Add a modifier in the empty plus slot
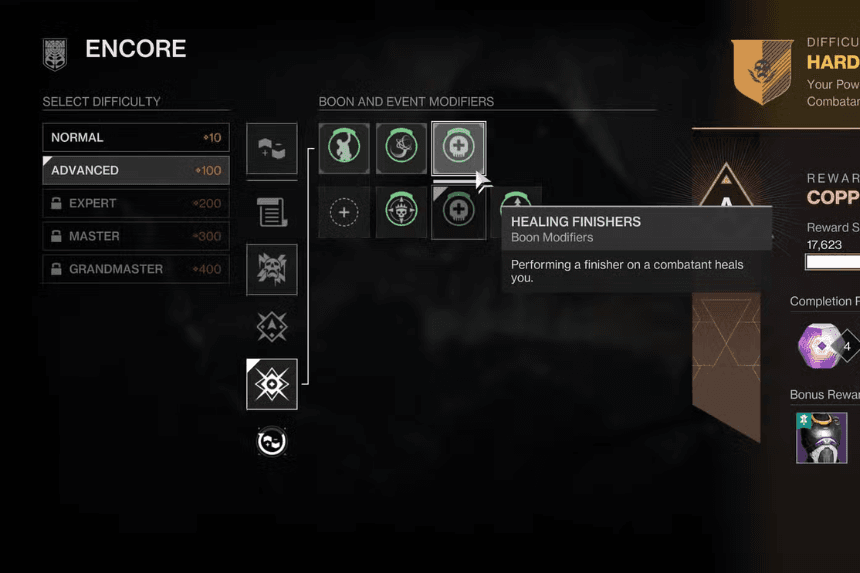 [344, 212]
